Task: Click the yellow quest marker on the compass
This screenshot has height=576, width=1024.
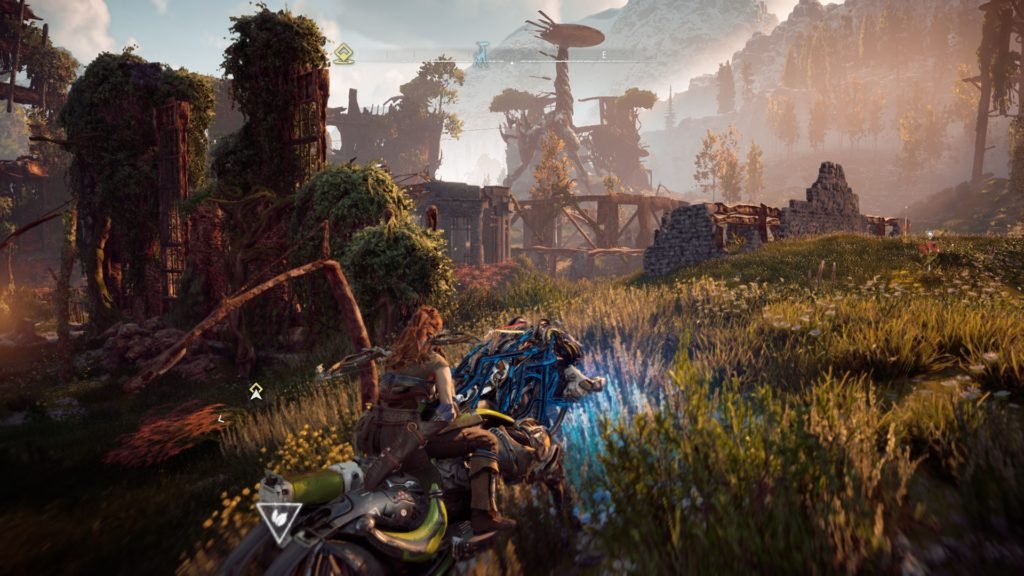Action: 343,53
